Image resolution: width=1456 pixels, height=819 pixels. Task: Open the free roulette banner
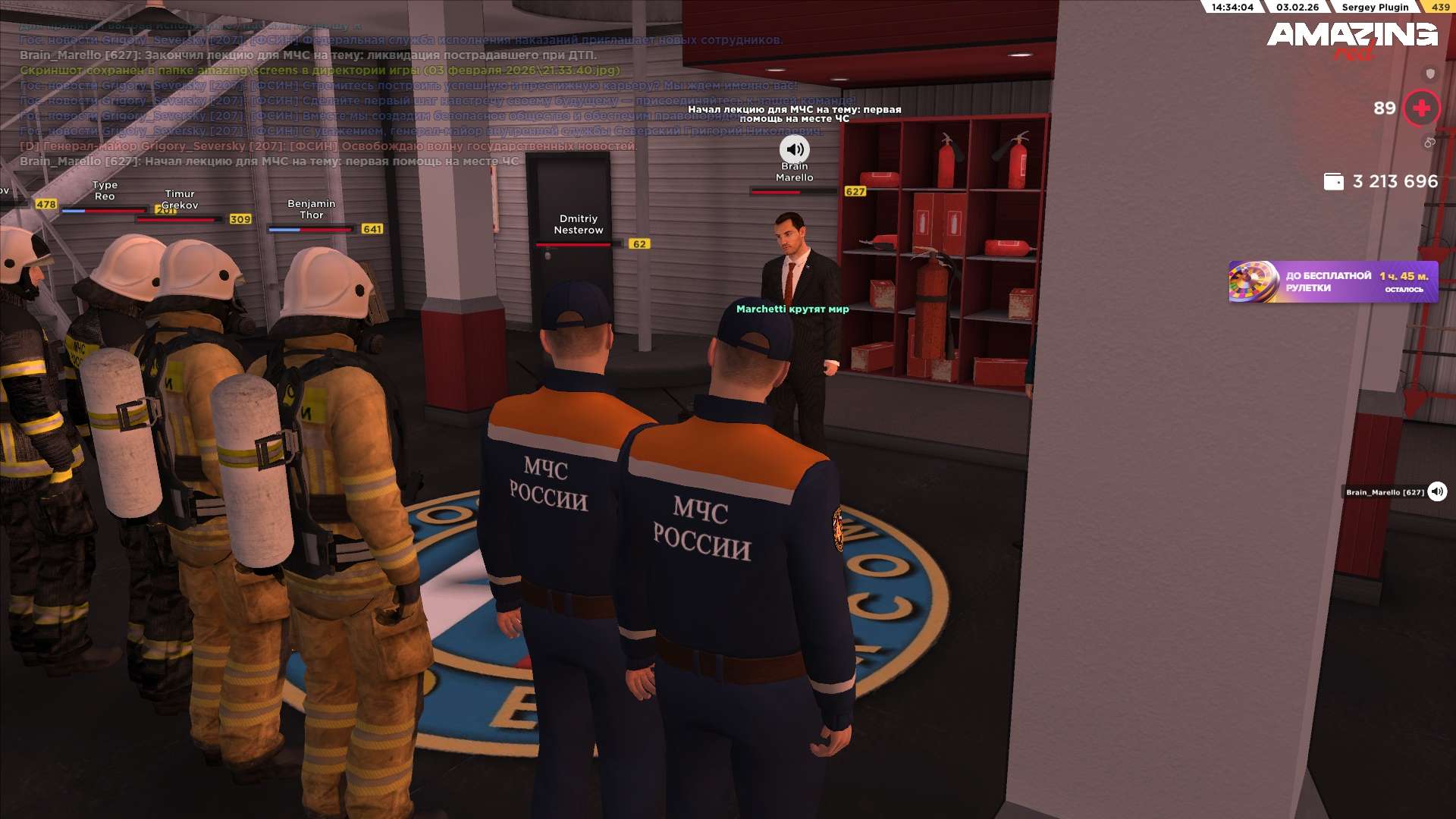(1332, 282)
